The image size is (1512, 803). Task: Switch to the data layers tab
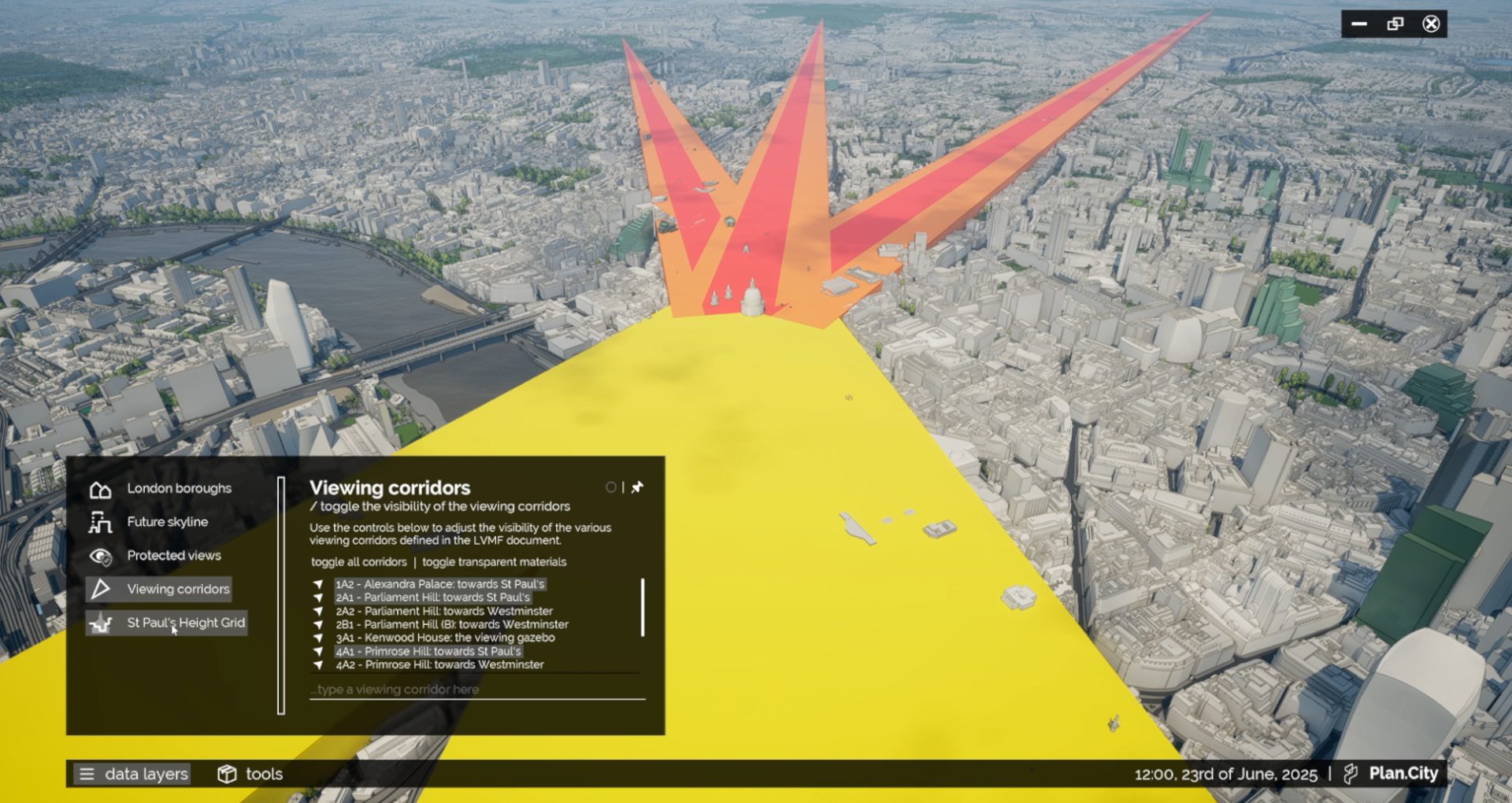(x=146, y=774)
